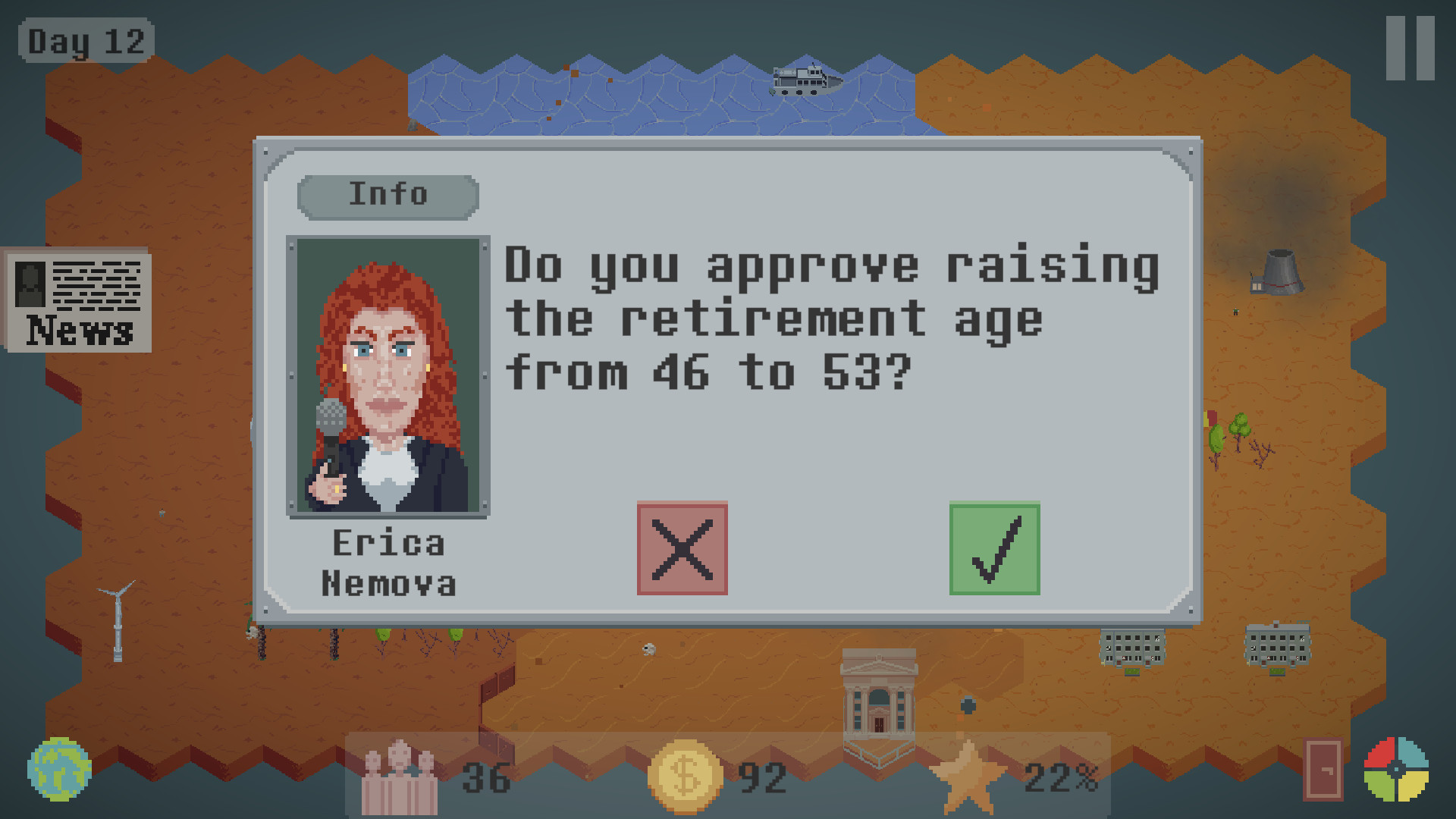Approve the proposal with the green checkmark
Viewport: 1456px width, 819px height.
(x=995, y=549)
